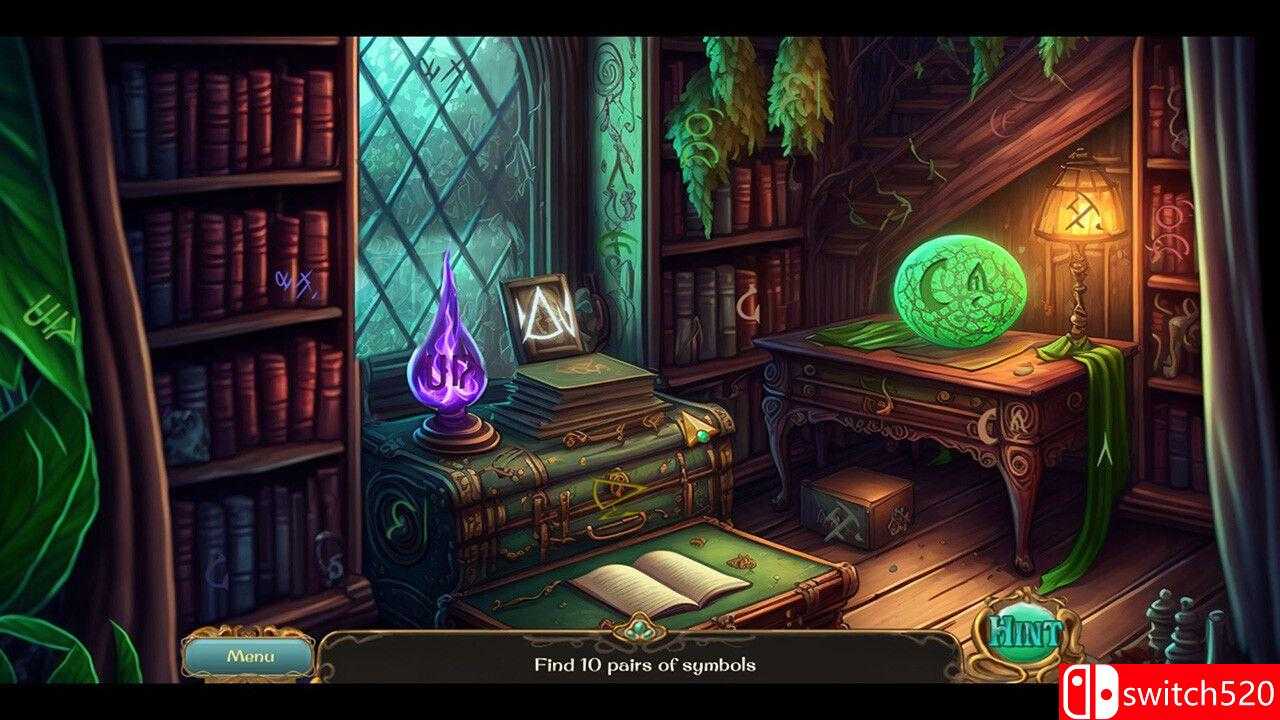Viewport: 1280px width, 720px height.
Task: Select the yellow triangle symbol painted on the trunk
Action: point(618,493)
